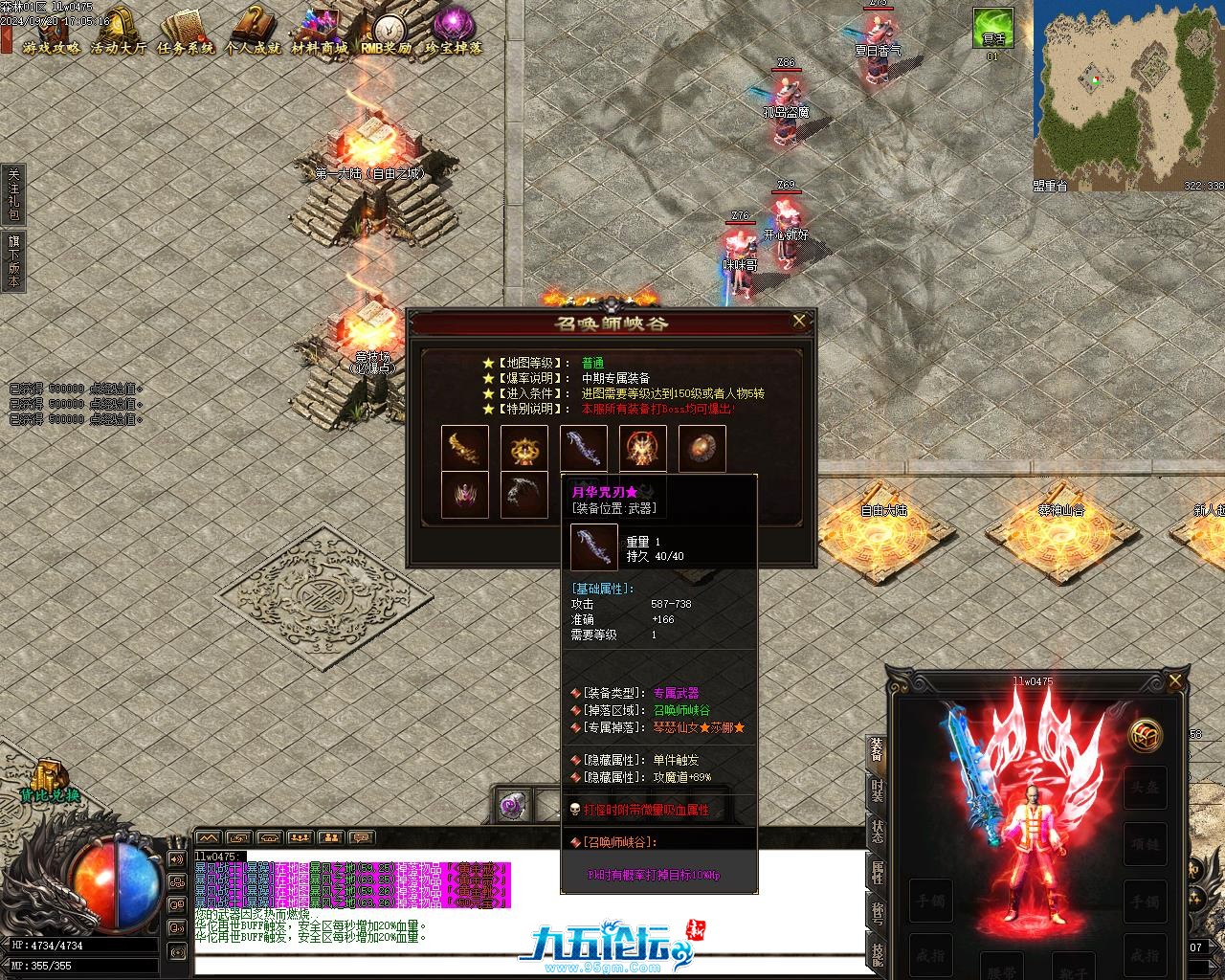1225x980 pixels.
Task: Select the golden blade drop item
Action: point(465,447)
